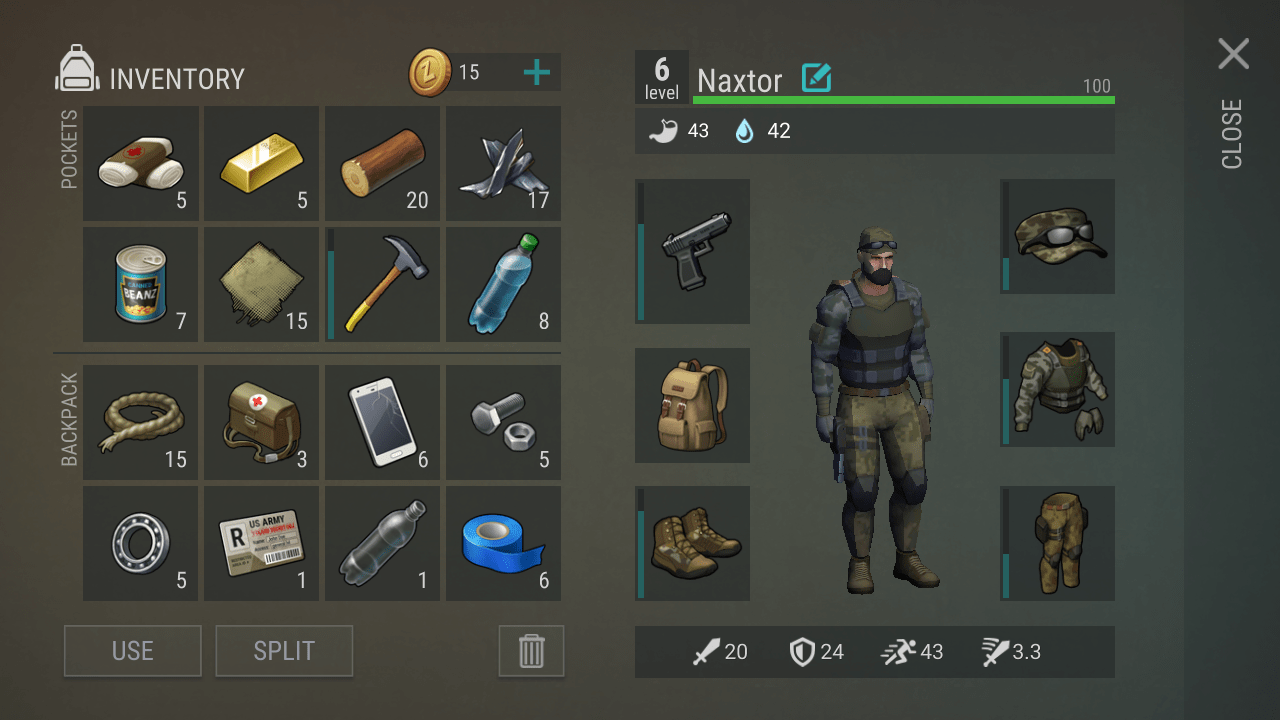Select the full water bottle stack
1280x720 pixels.
pos(503,285)
